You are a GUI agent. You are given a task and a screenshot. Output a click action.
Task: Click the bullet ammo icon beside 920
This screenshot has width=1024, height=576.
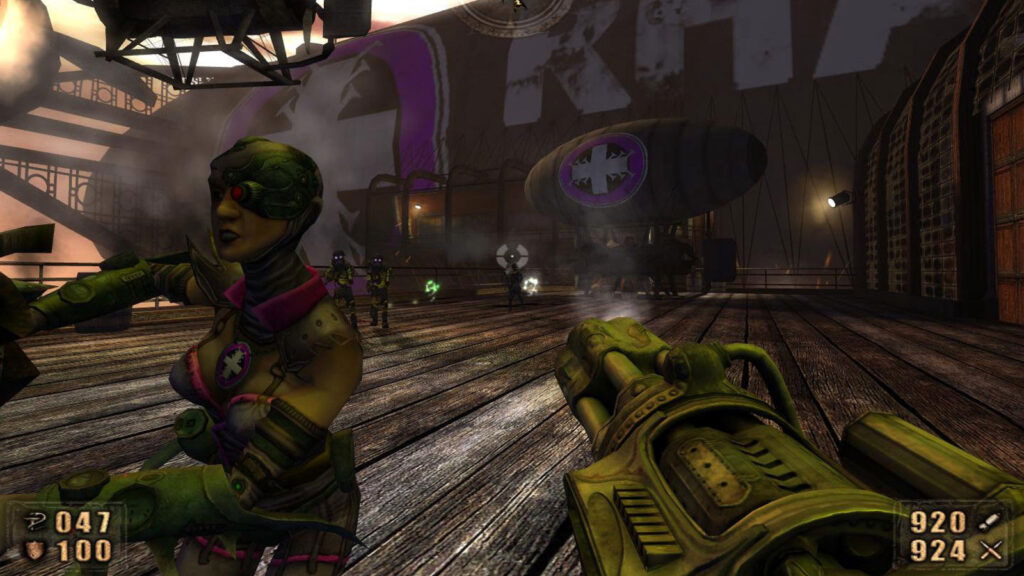pyautogui.click(x=988, y=520)
